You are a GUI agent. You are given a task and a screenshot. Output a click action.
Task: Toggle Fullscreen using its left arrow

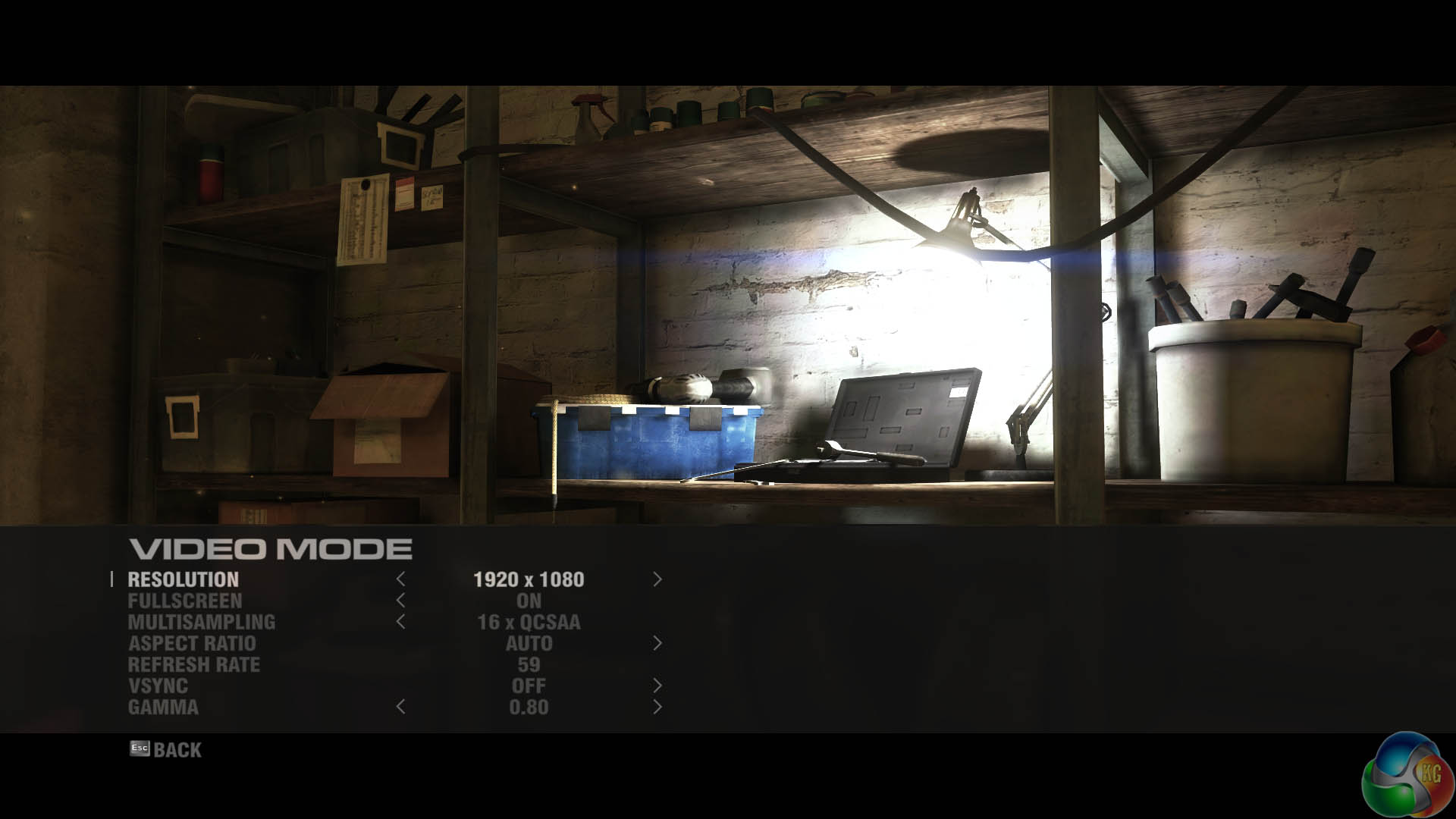pyautogui.click(x=400, y=601)
